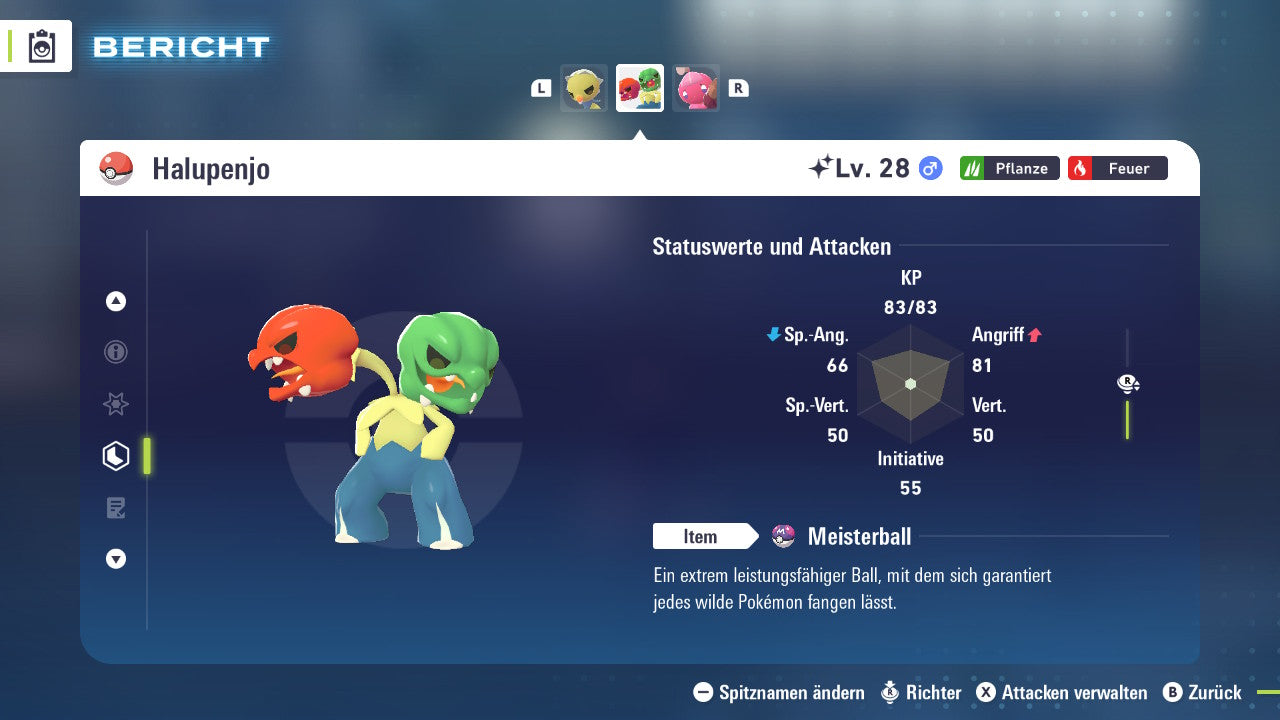The height and width of the screenshot is (720, 1280).
Task: Click the sparkle icon beside Lv. 28
Action: [x=820, y=166]
